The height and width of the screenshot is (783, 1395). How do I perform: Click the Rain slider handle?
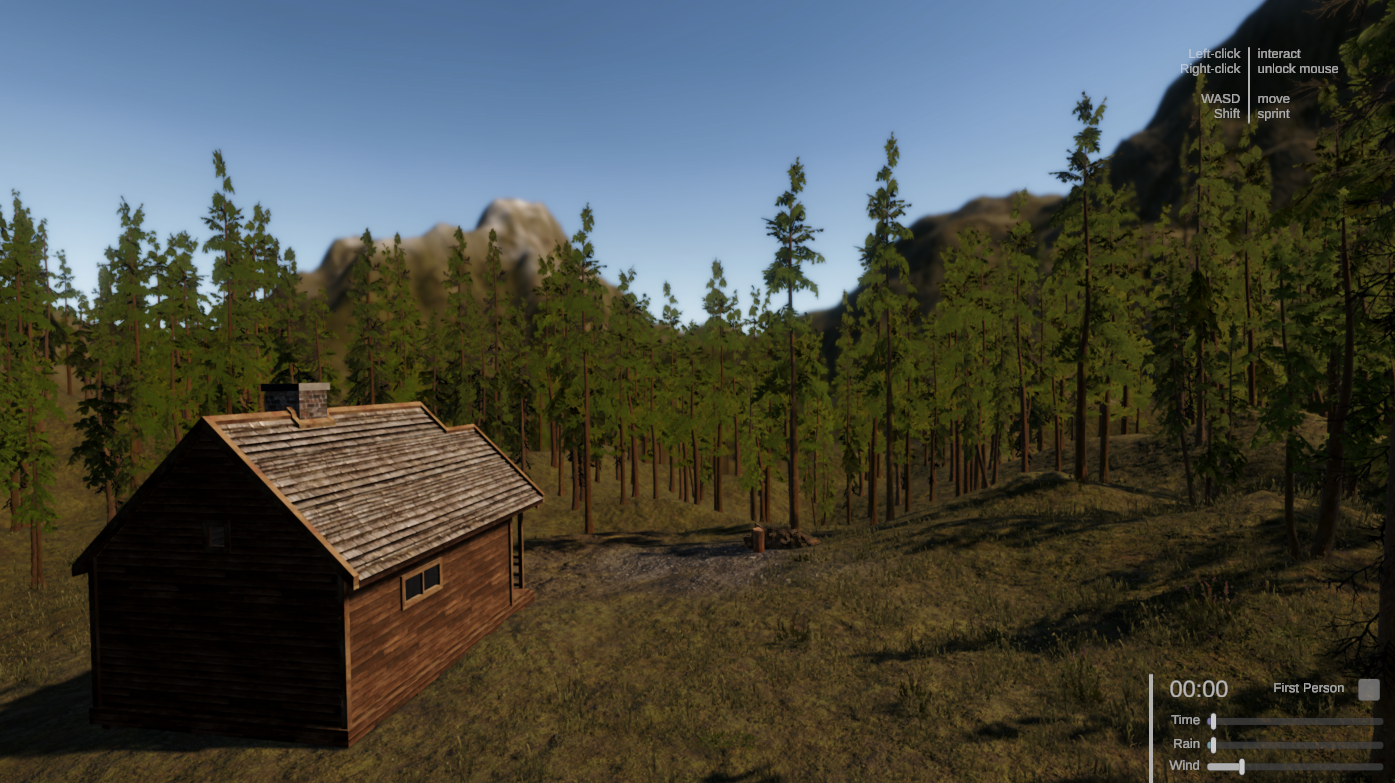pyautogui.click(x=1213, y=744)
